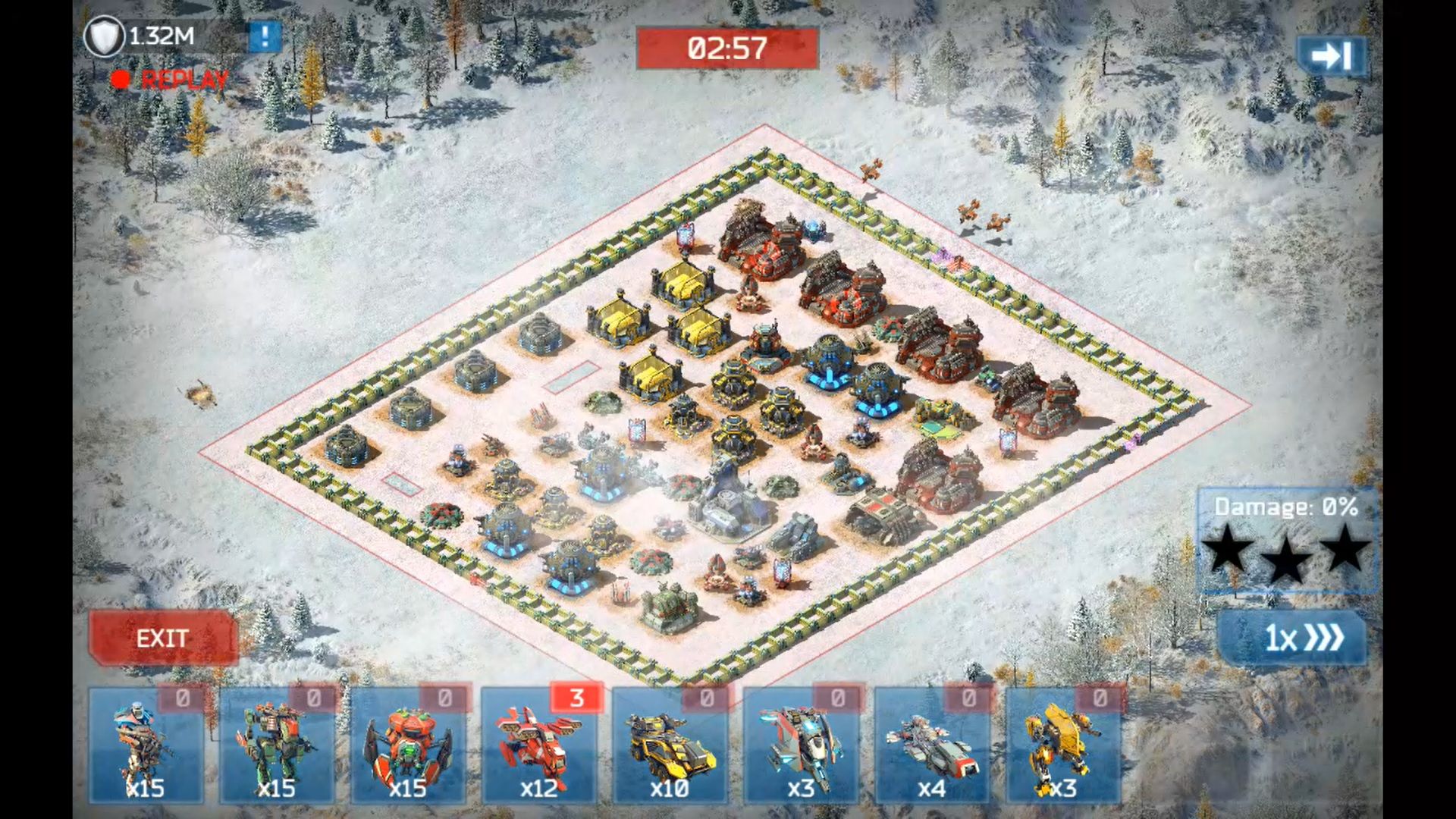The image size is (1456, 819).
Task: Open the blue exclamation info icon
Action: tap(265, 36)
